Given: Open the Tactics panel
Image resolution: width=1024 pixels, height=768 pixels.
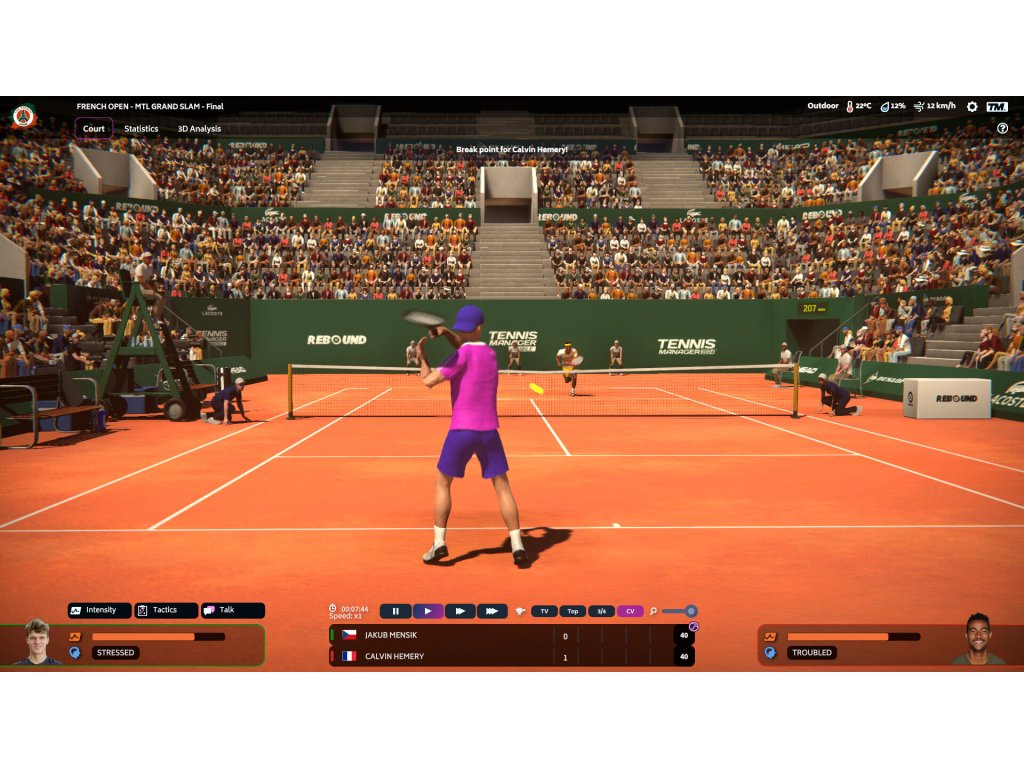Looking at the screenshot, I should point(165,610).
